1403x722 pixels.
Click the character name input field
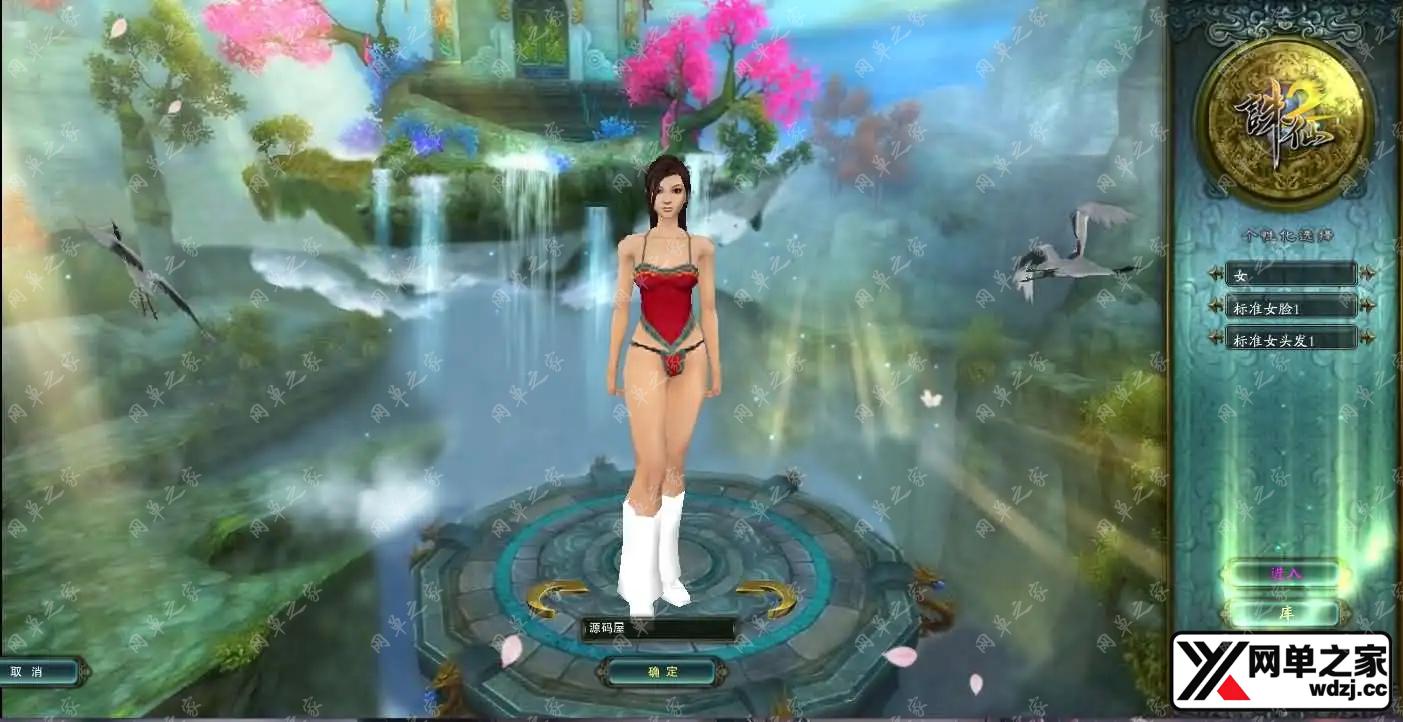(659, 628)
